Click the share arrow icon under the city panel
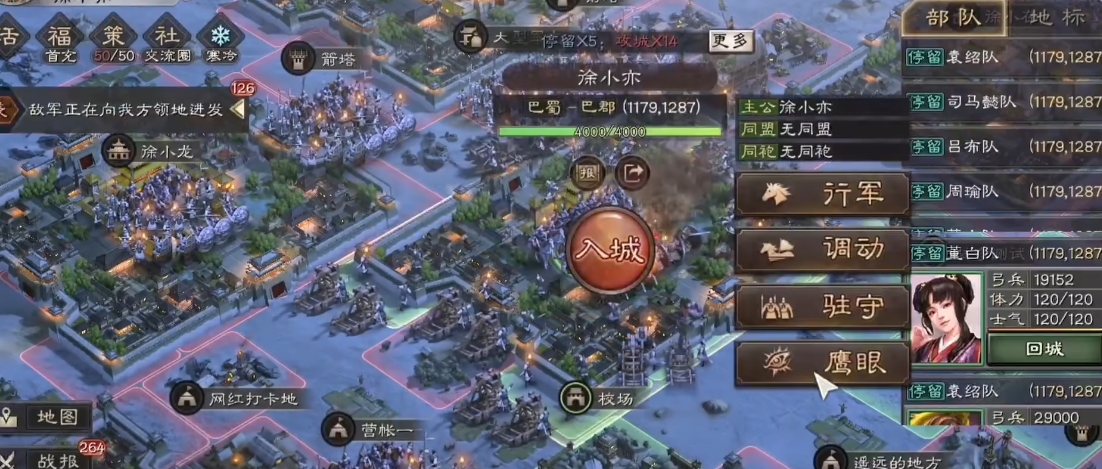 tap(632, 172)
